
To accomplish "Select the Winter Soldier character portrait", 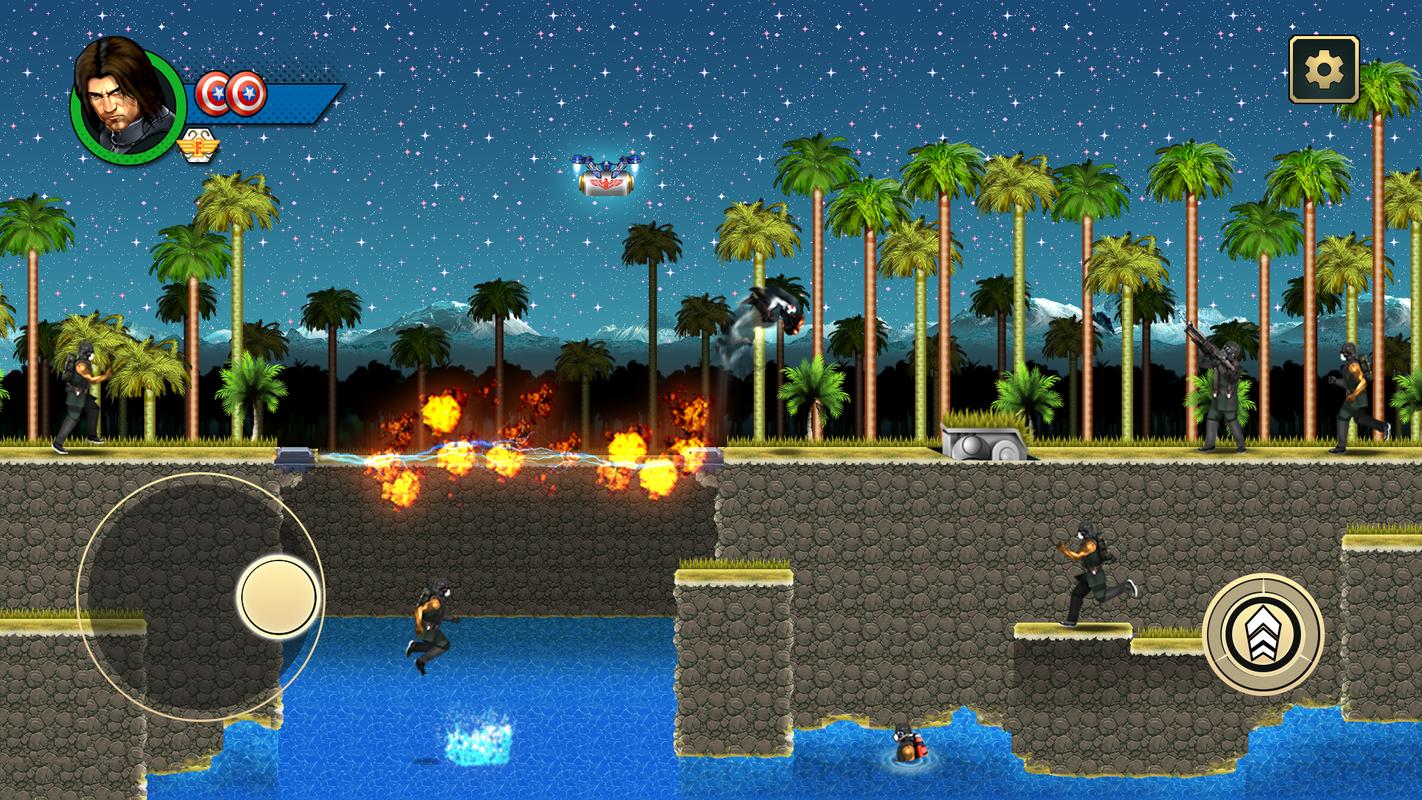I will tap(127, 100).
